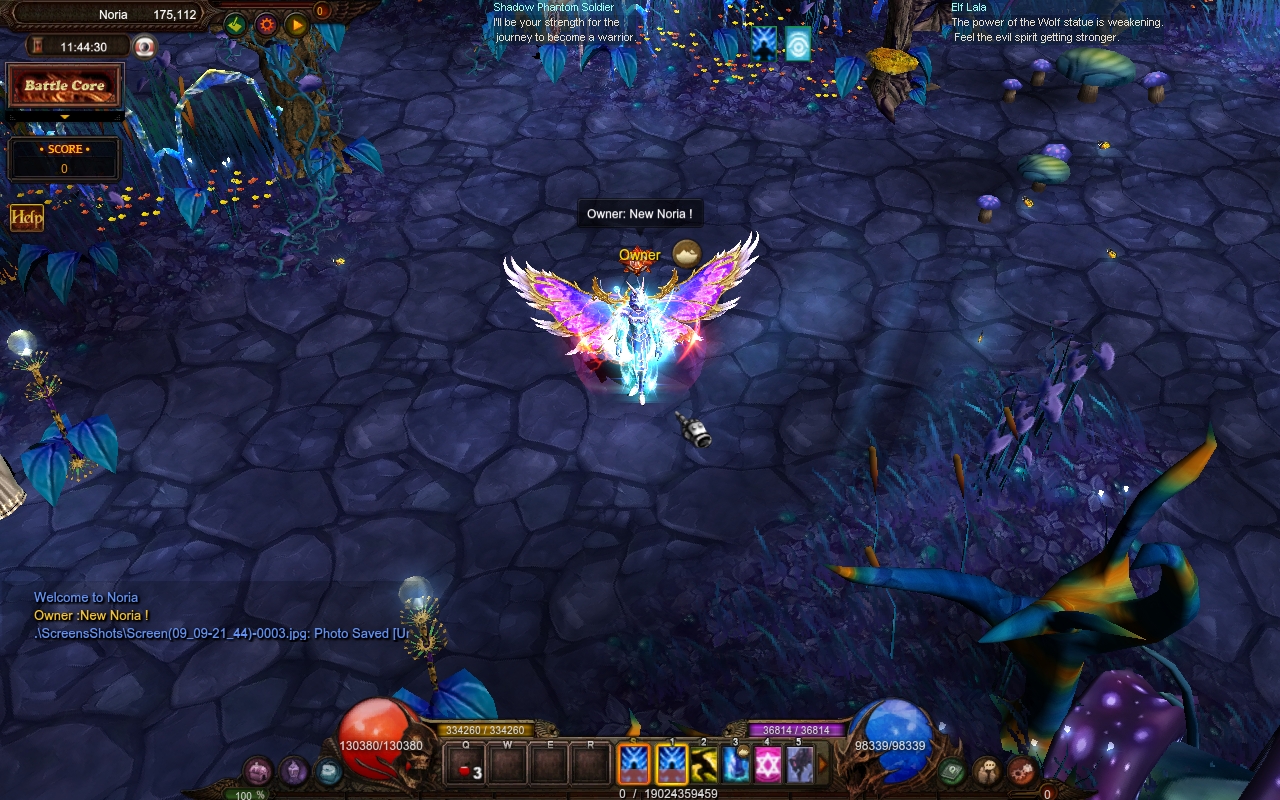Click the arrow at the skill bar's end
Screen dimensions: 1280x800
pos(824,765)
